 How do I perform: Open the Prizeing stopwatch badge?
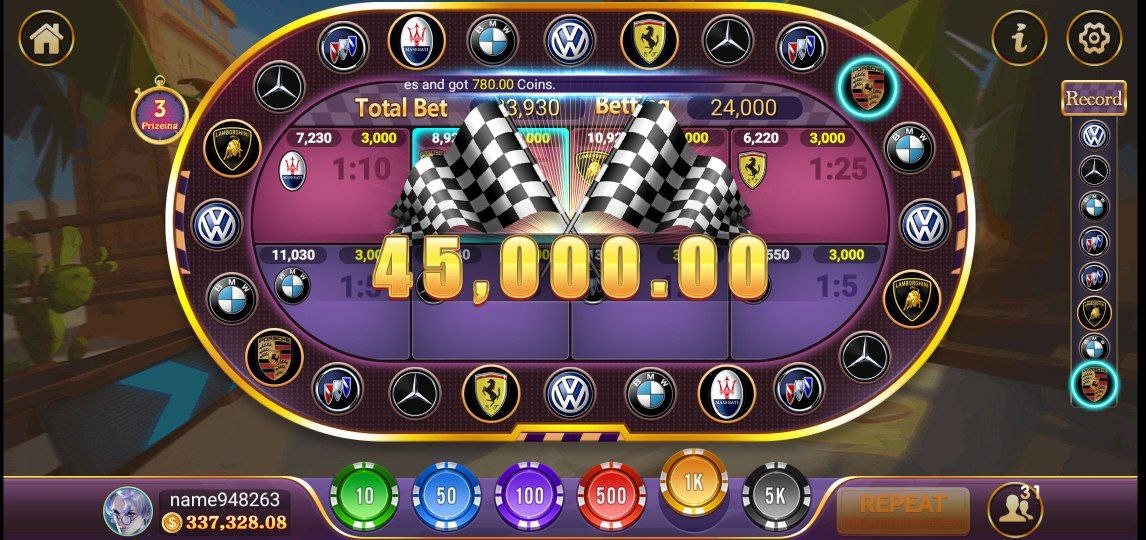tap(158, 114)
